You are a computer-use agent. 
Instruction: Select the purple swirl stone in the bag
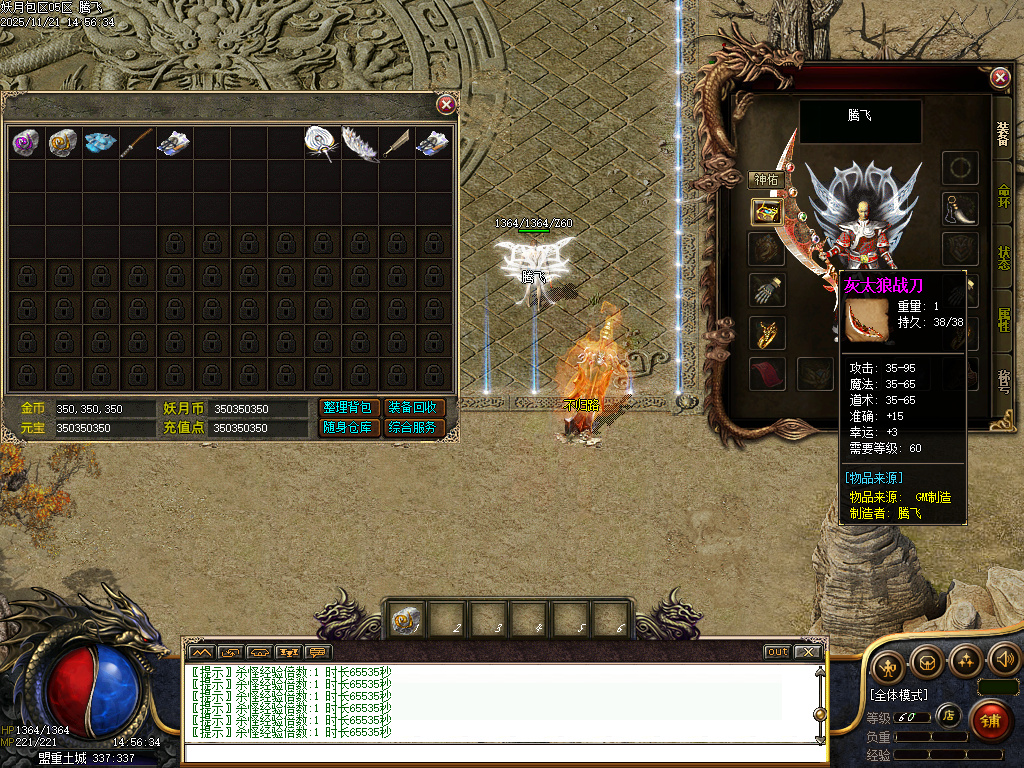point(25,143)
